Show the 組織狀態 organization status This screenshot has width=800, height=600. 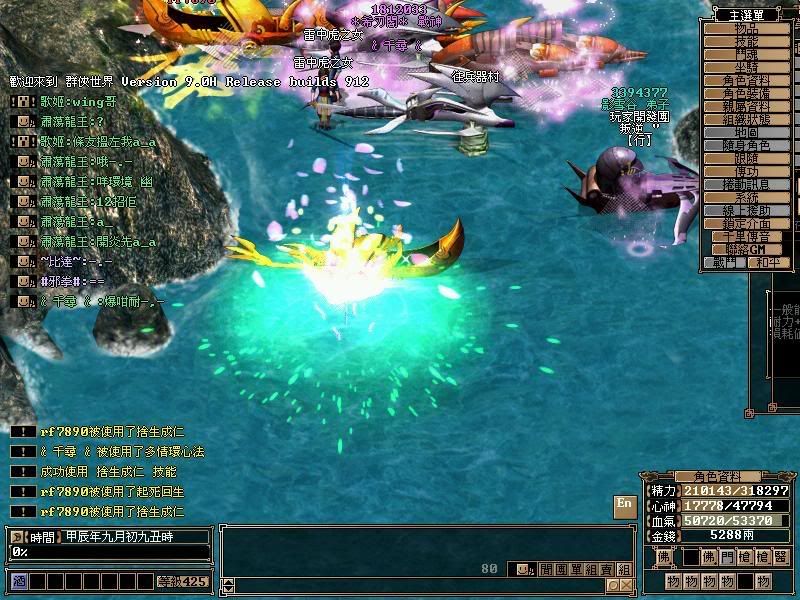pyautogui.click(x=747, y=120)
